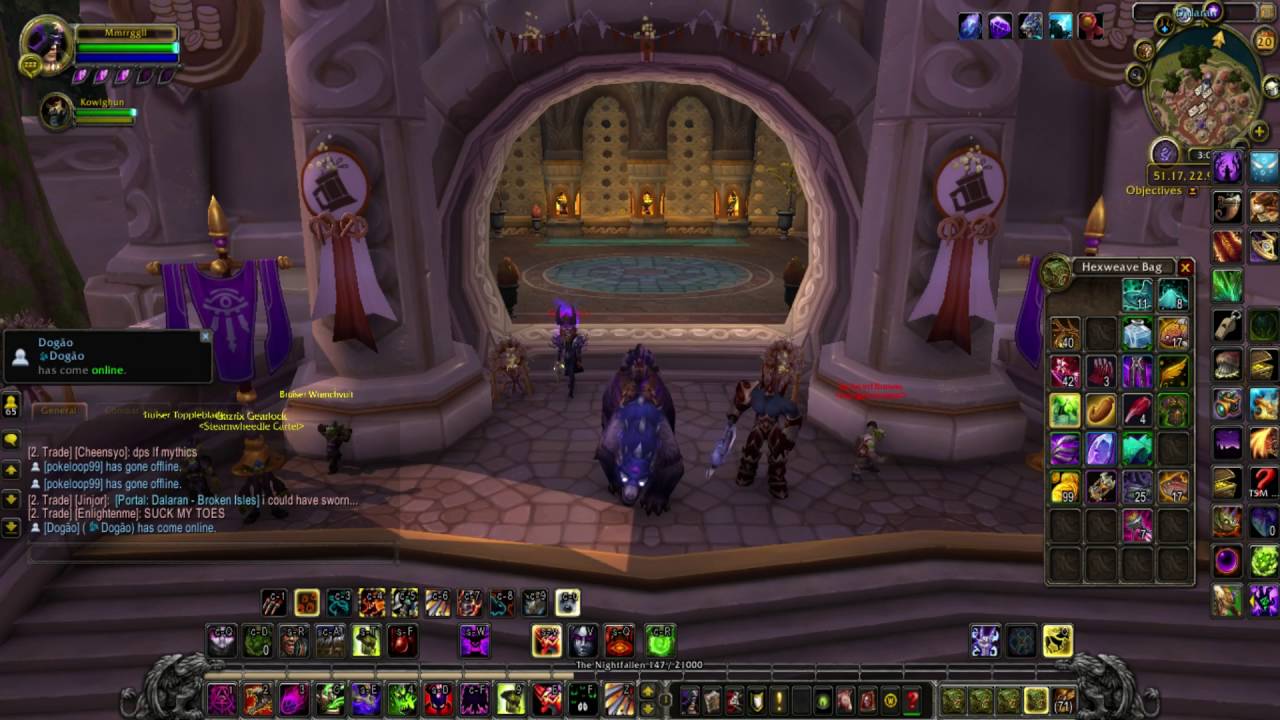Activate the first spell on the bottom action bar
Viewport: 1280px width, 720px height.
pos(221,700)
